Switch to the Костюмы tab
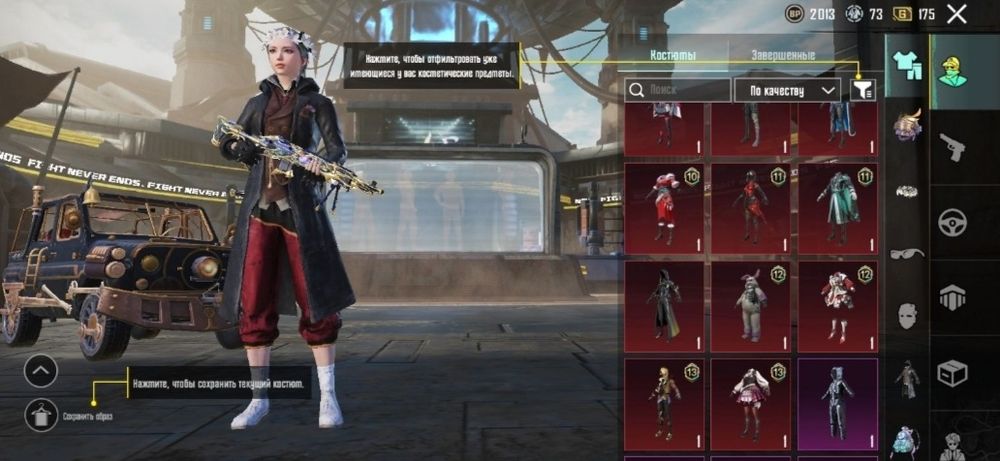The height and width of the screenshot is (461, 1000). [x=673, y=56]
